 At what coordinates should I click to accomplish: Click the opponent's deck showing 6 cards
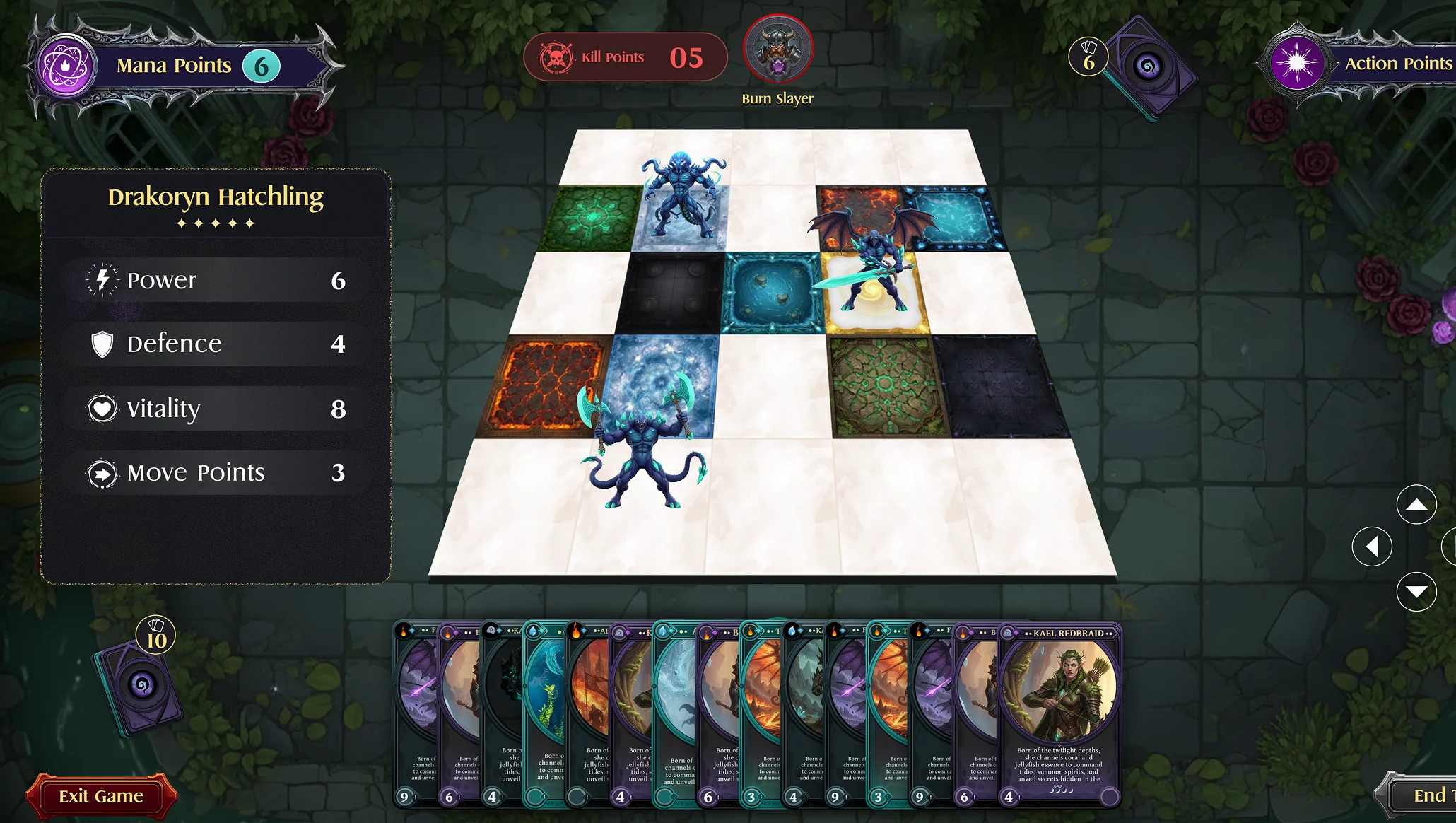tap(1149, 69)
